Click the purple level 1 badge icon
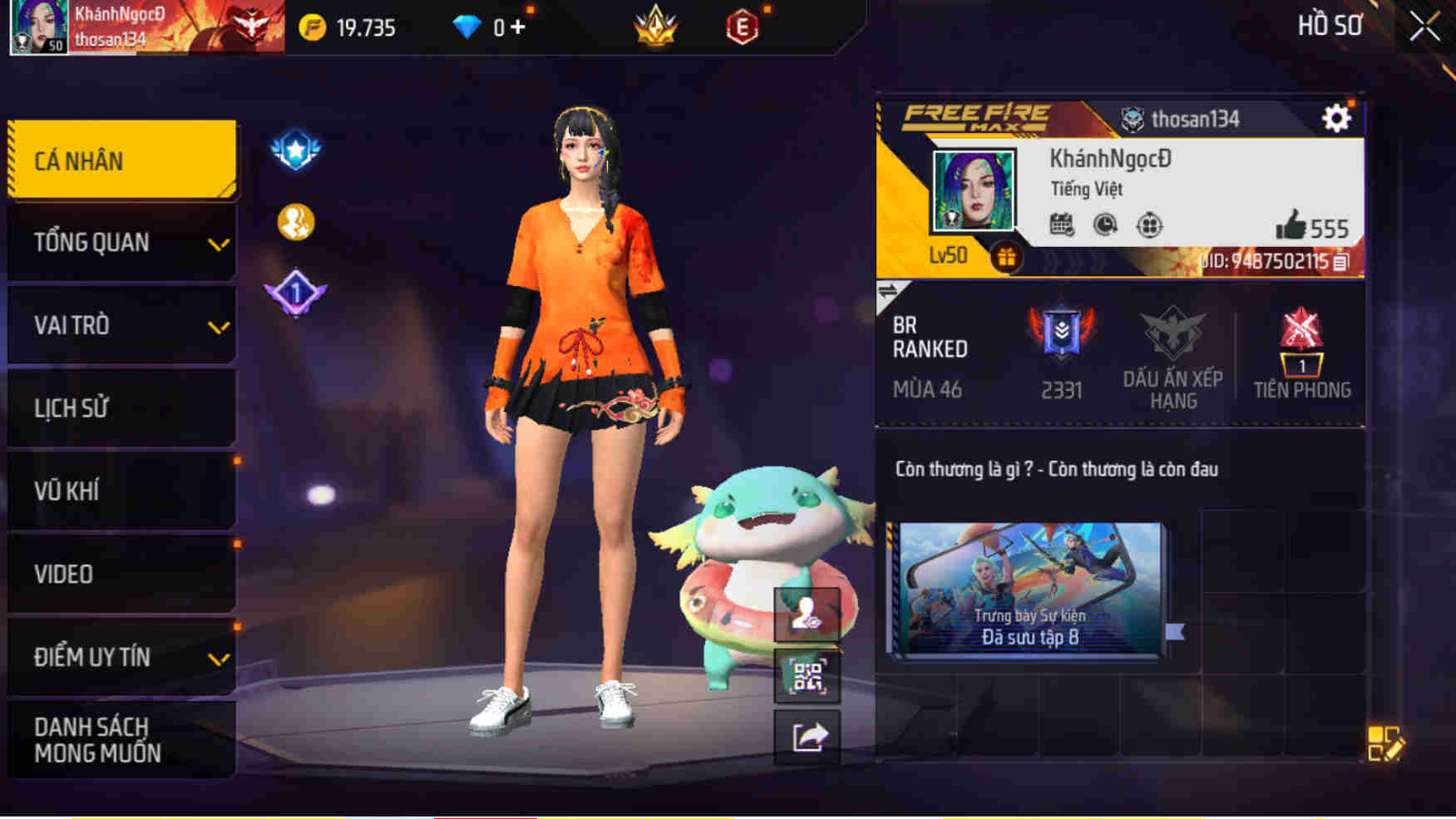This screenshot has height=819, width=1456. click(296, 293)
